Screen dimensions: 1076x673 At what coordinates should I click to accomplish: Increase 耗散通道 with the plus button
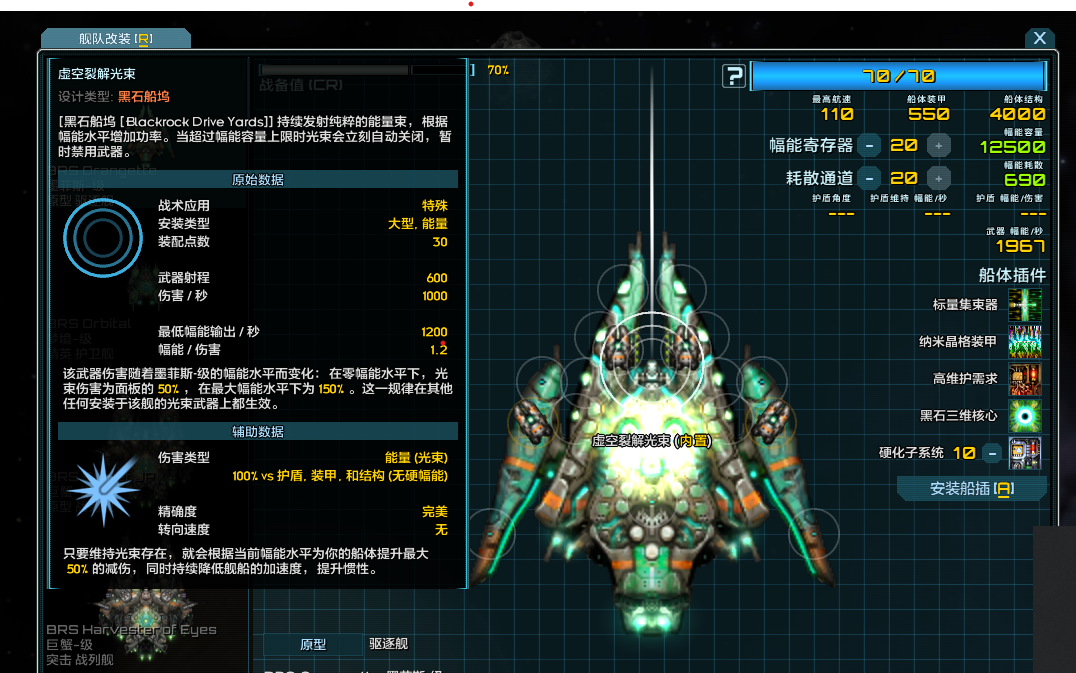coord(938,179)
